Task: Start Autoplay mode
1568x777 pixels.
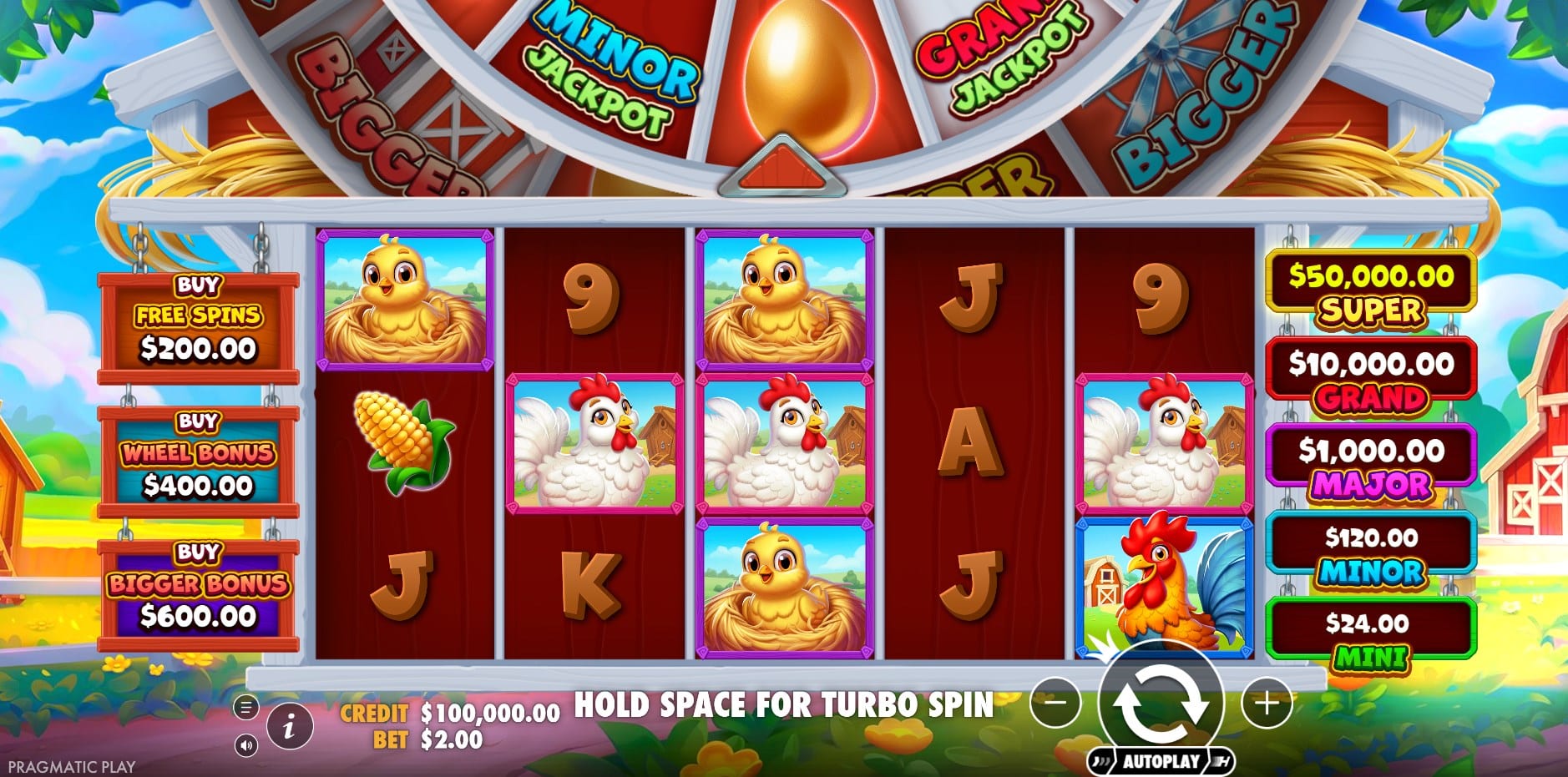Action: tap(1161, 761)
